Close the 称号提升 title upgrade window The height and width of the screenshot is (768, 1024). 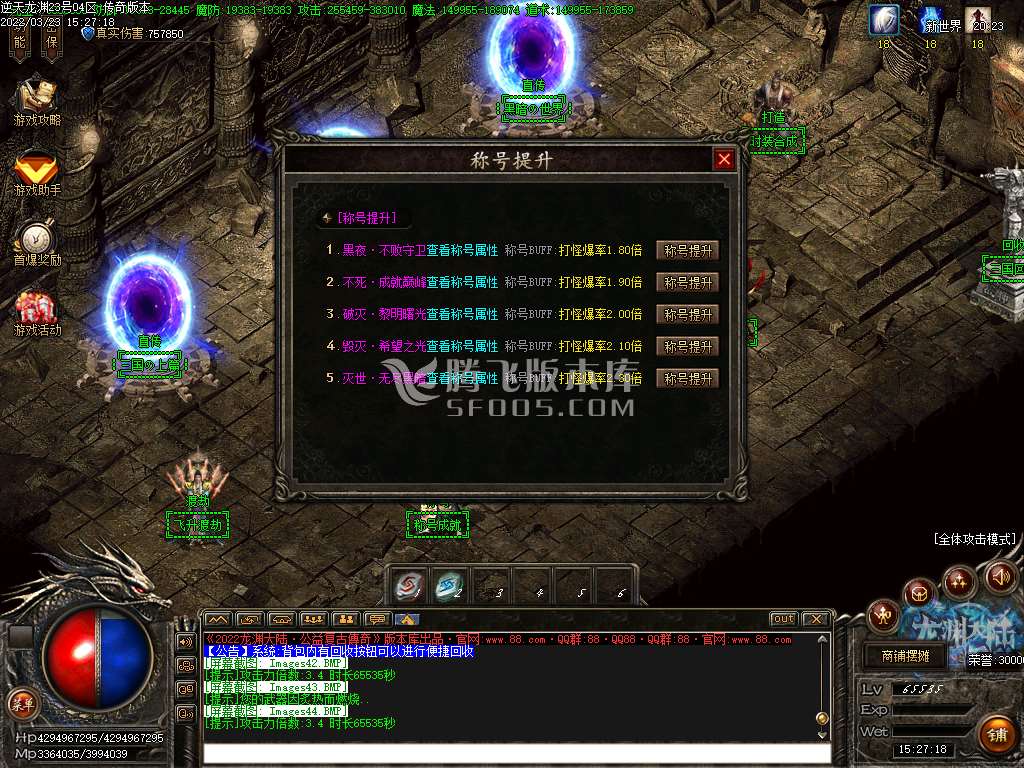724,160
